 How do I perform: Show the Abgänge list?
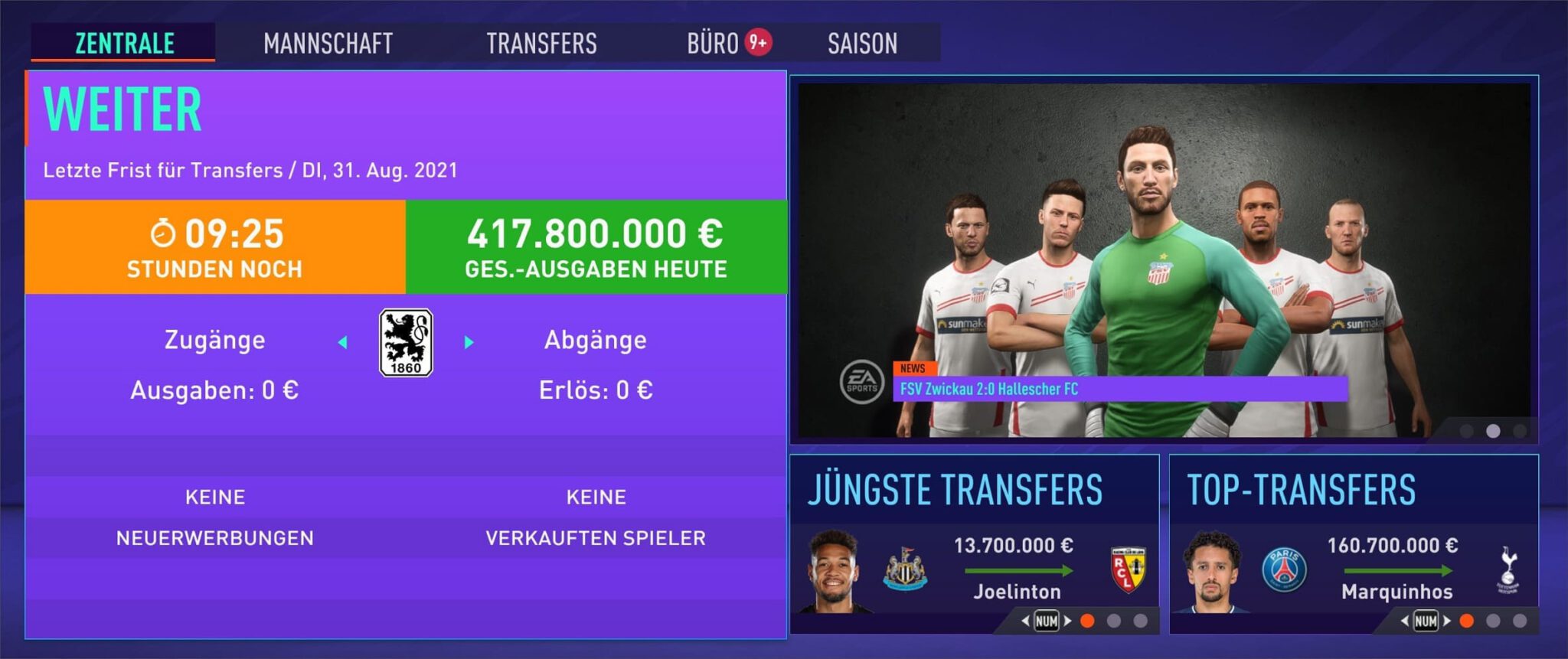(x=595, y=340)
